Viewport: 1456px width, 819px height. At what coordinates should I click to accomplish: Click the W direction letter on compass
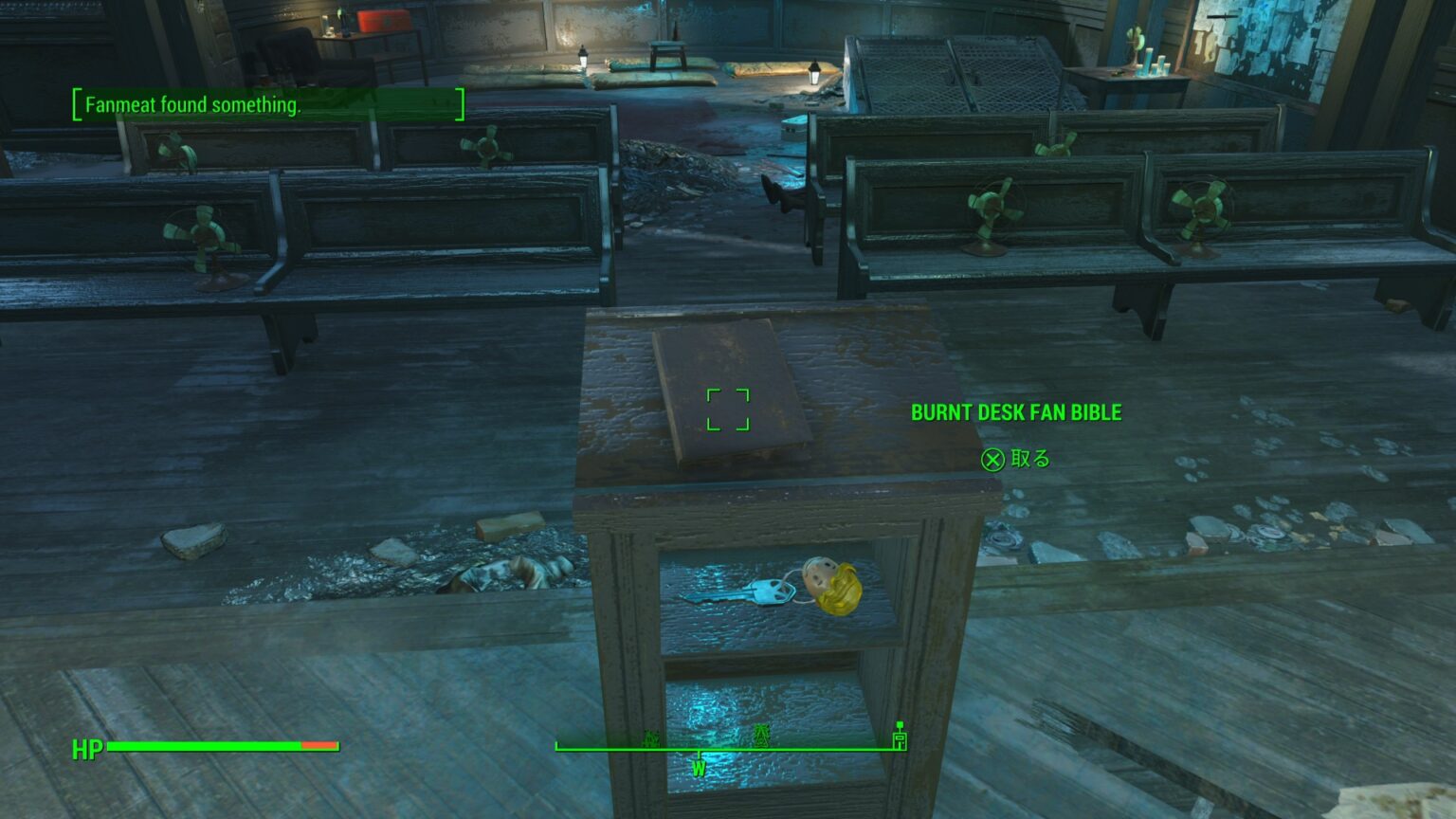700,768
